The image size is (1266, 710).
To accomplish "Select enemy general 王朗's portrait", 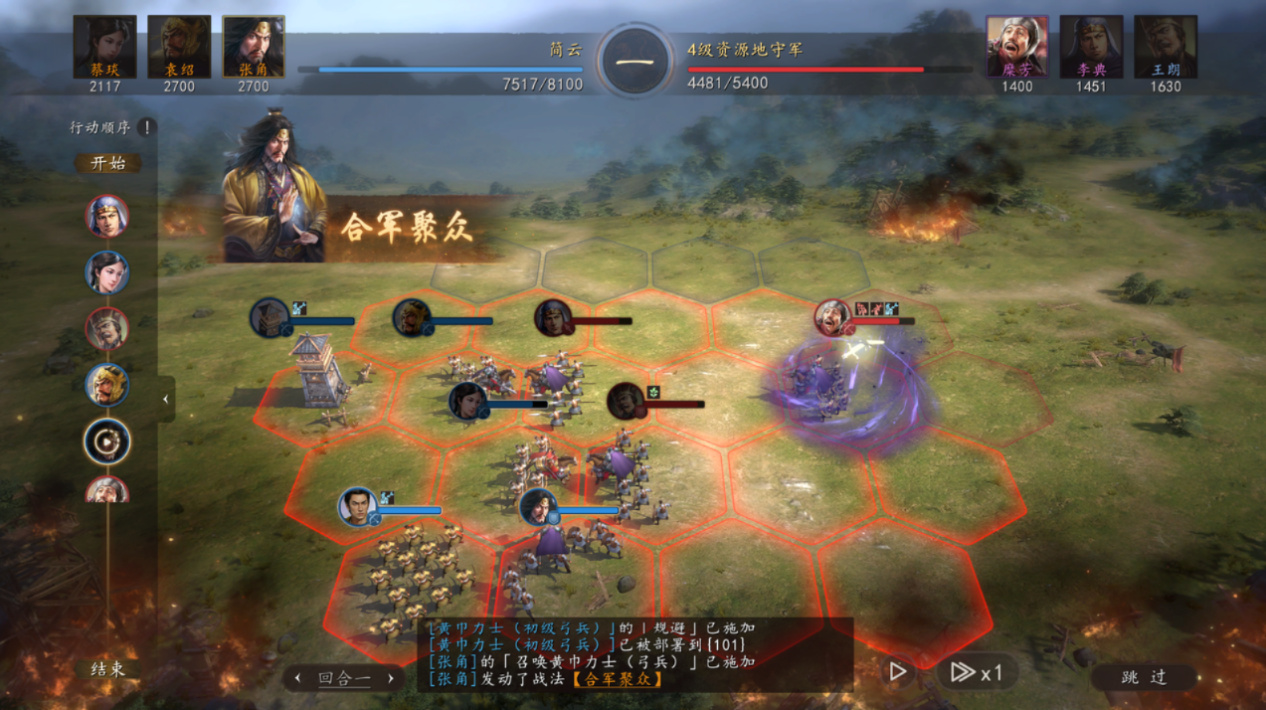I will click(1165, 46).
